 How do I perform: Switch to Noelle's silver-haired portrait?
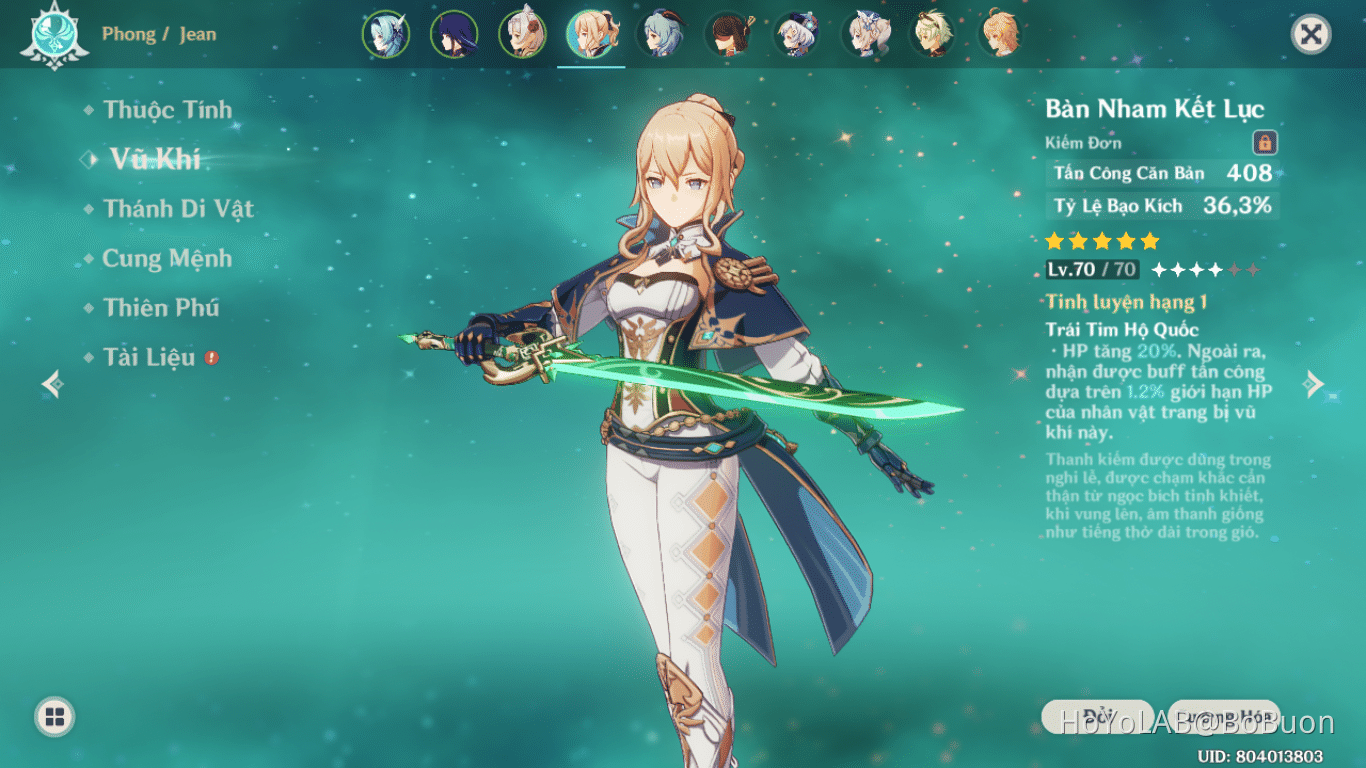pos(523,34)
